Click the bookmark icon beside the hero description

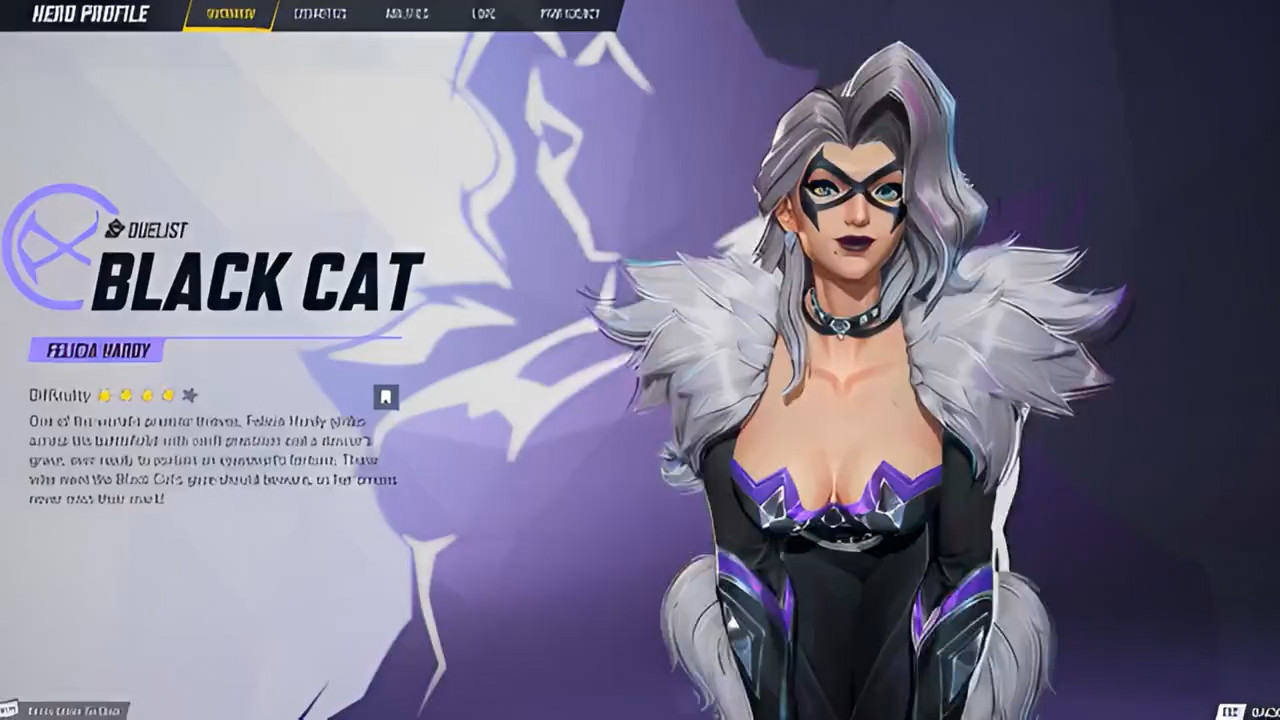coord(386,397)
